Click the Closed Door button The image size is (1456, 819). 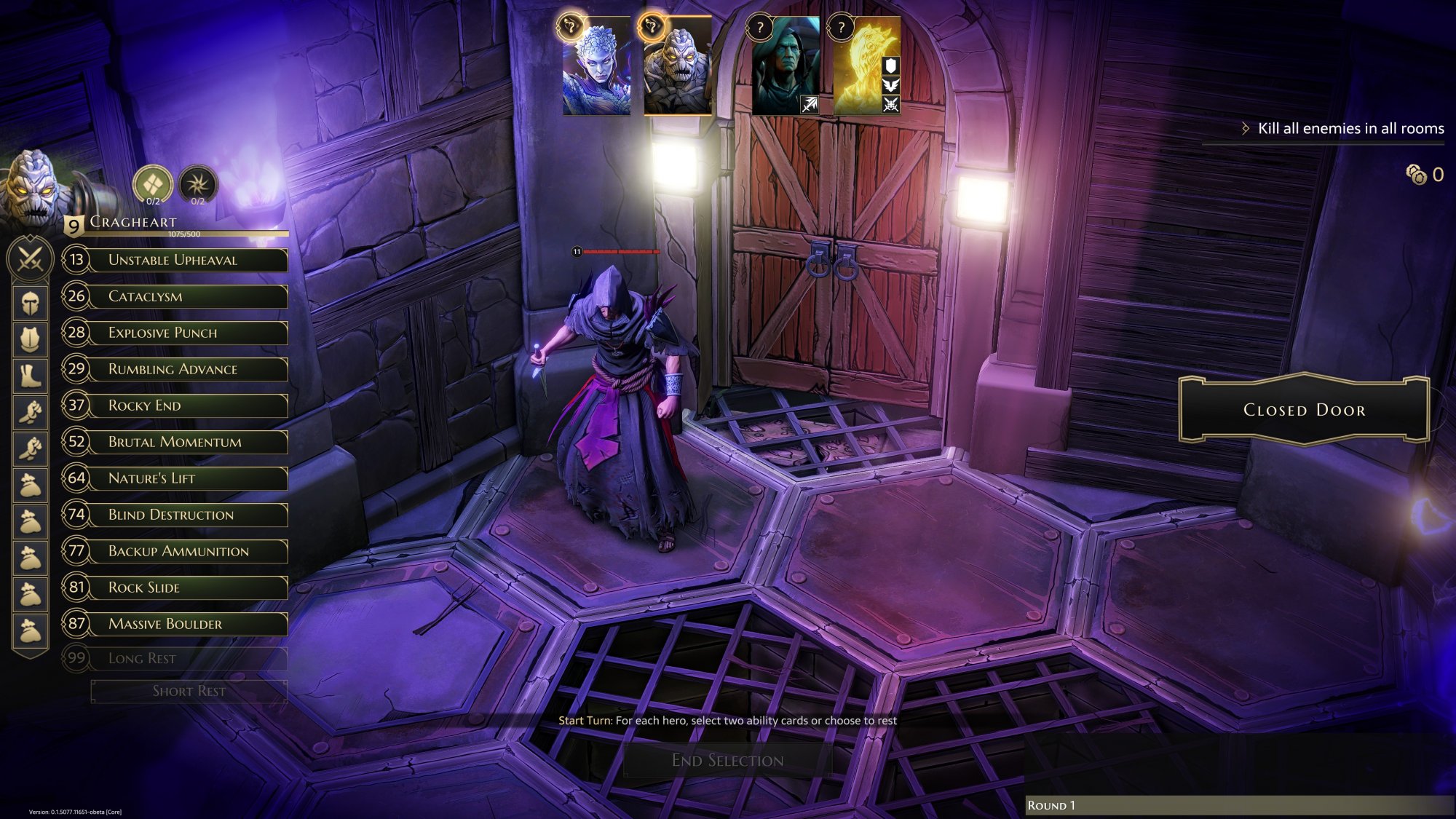[x=1304, y=410]
